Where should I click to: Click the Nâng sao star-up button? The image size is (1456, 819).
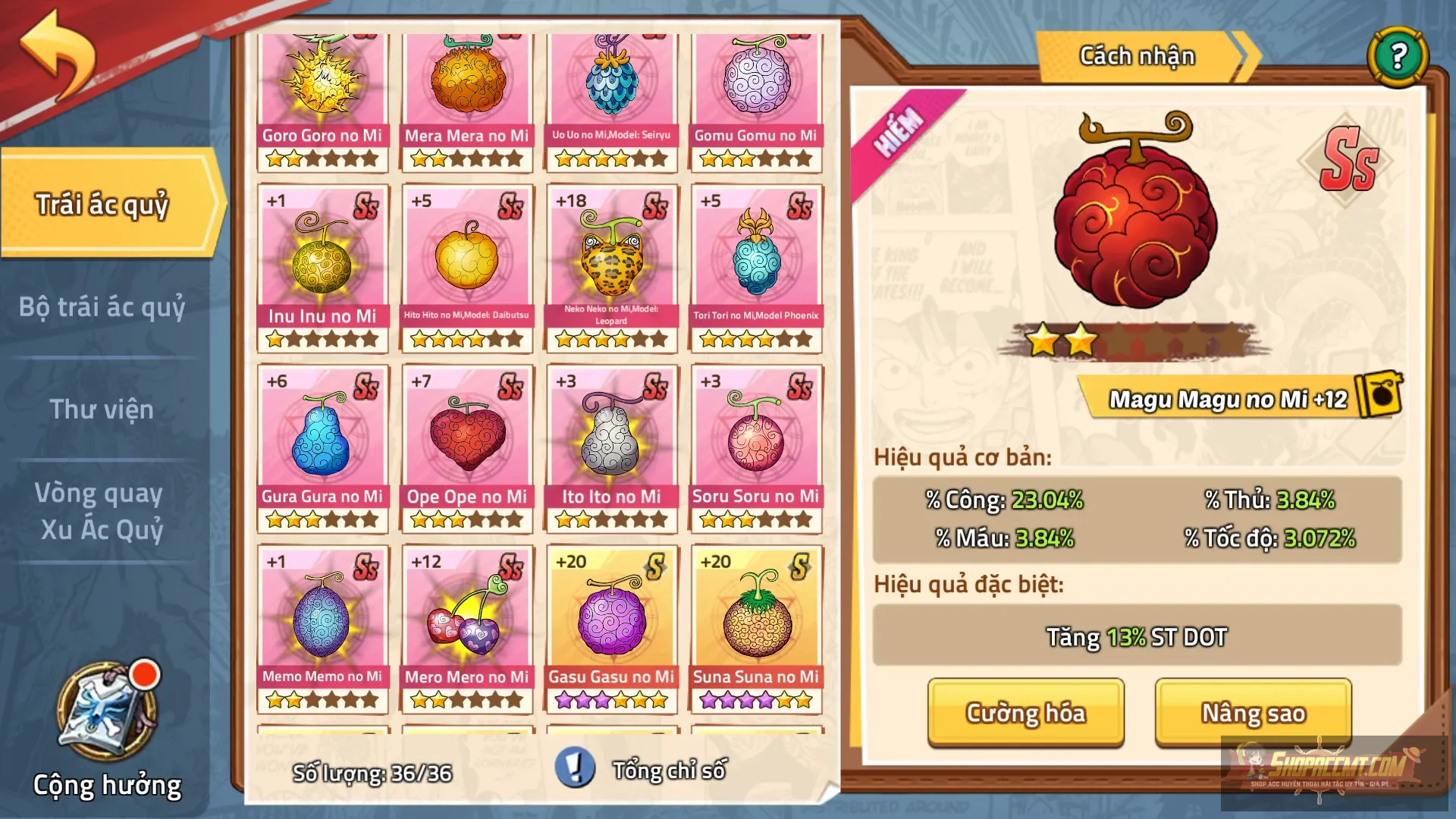[1253, 713]
